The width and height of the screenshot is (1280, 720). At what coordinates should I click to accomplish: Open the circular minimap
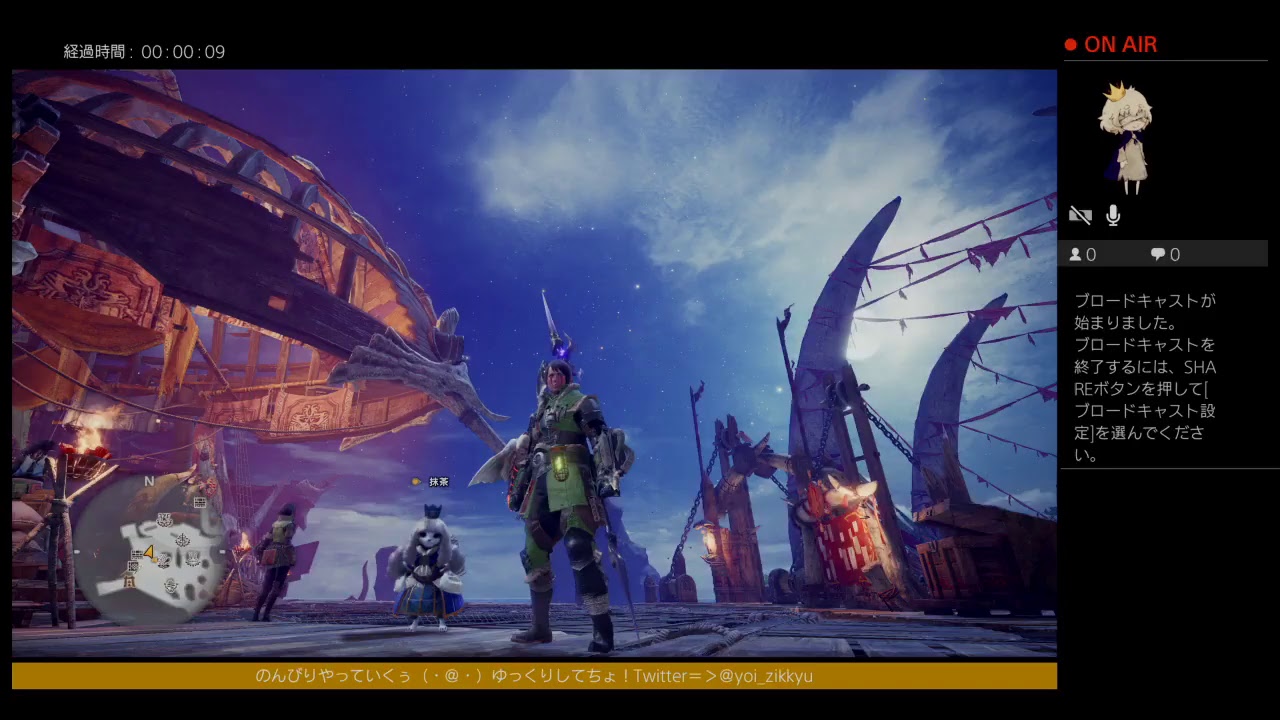pyautogui.click(x=150, y=548)
